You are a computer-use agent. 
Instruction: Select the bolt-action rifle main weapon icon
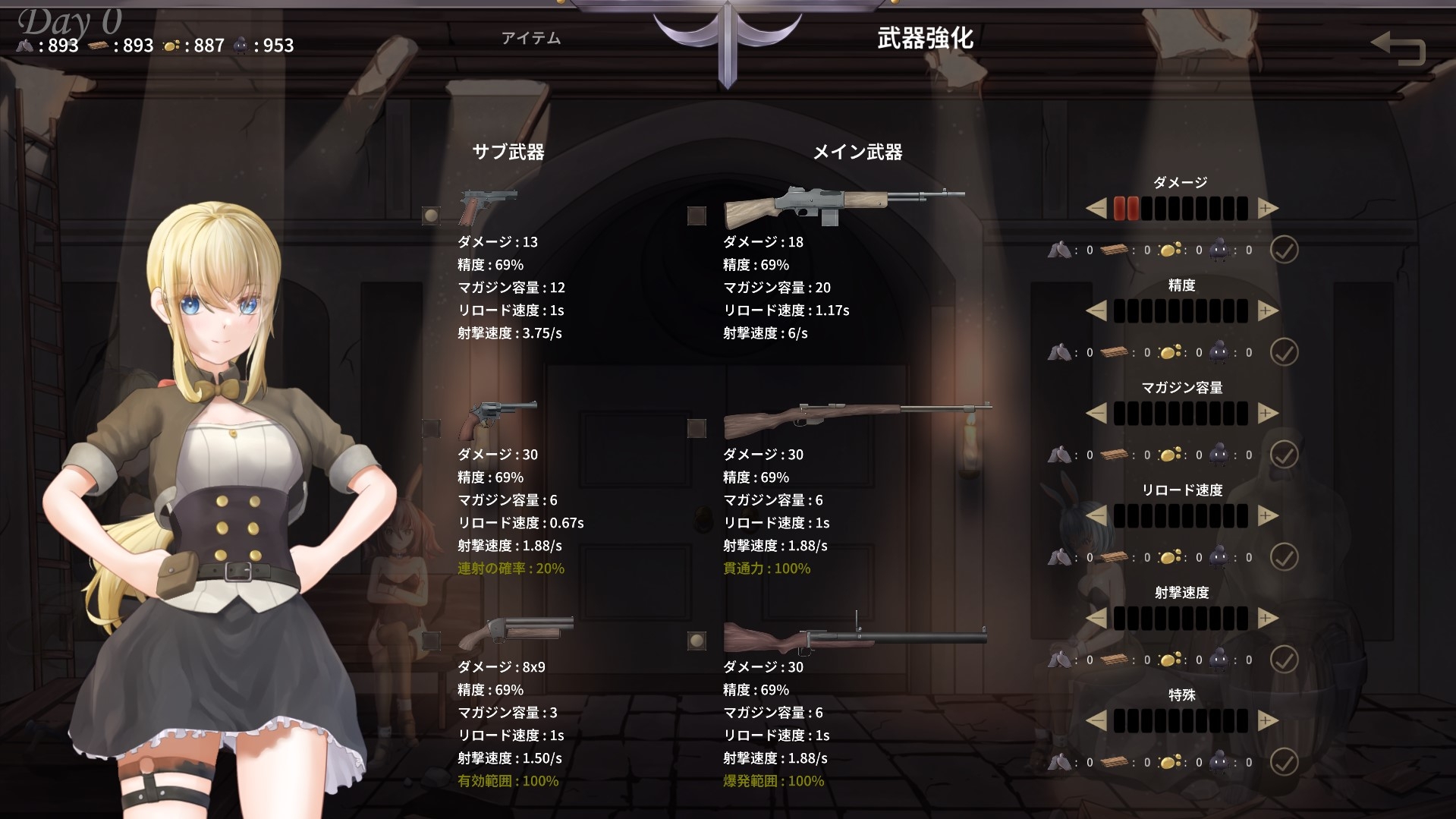point(856,416)
